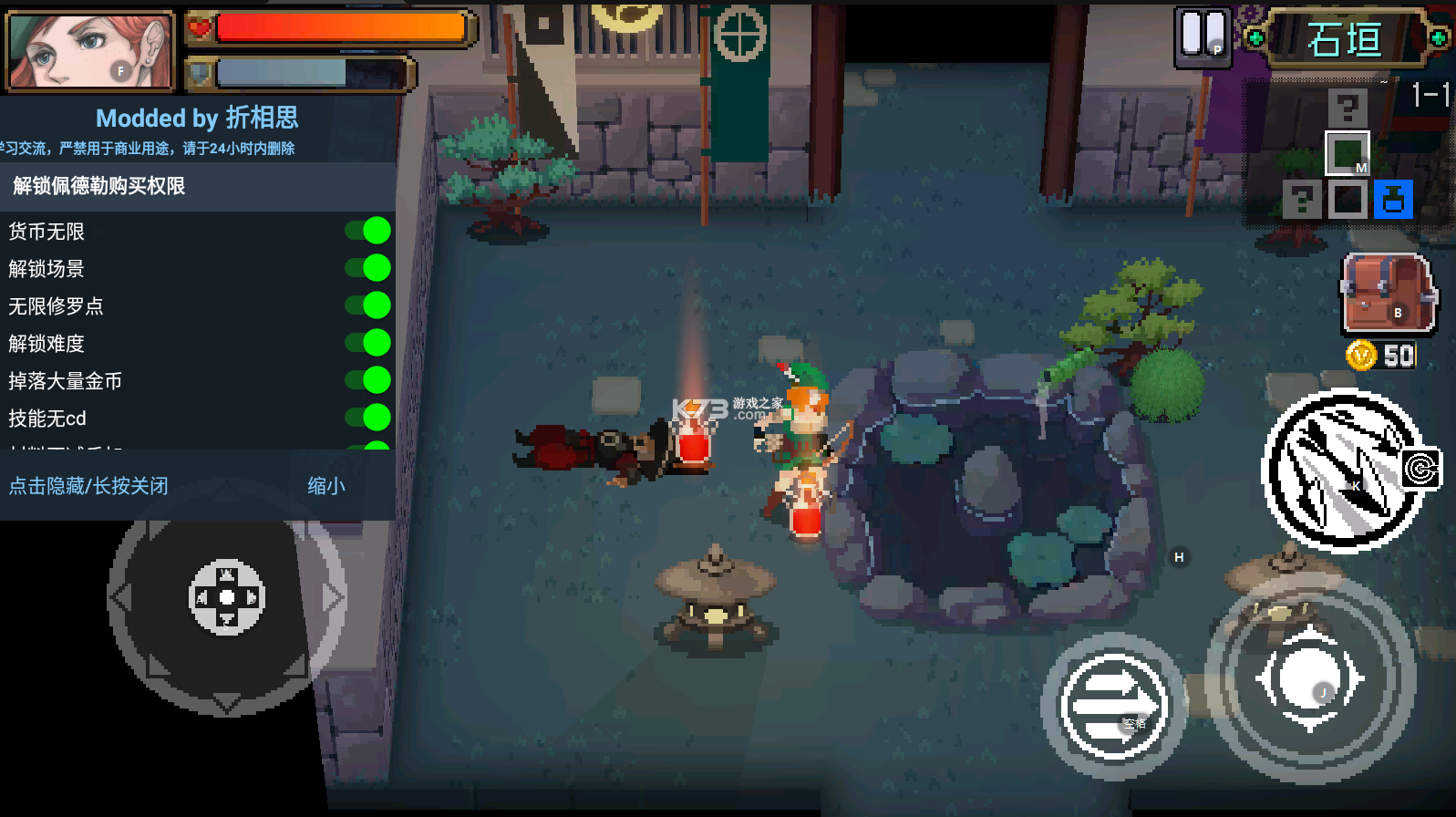Image resolution: width=1456 pixels, height=817 pixels.
Task: Switch off 掉落大量金币
Action: point(369,380)
